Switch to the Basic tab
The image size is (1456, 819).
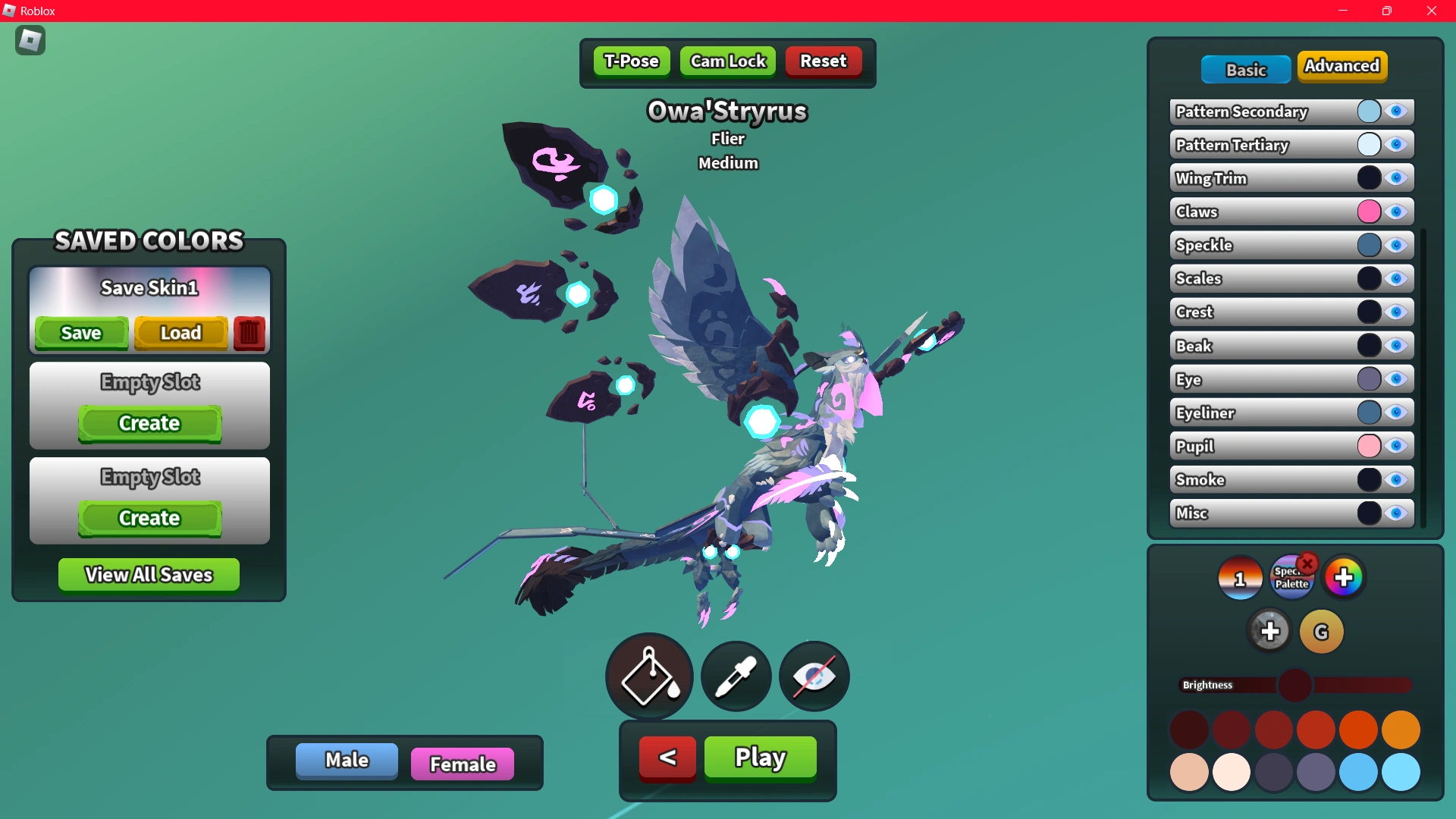pyautogui.click(x=1245, y=69)
